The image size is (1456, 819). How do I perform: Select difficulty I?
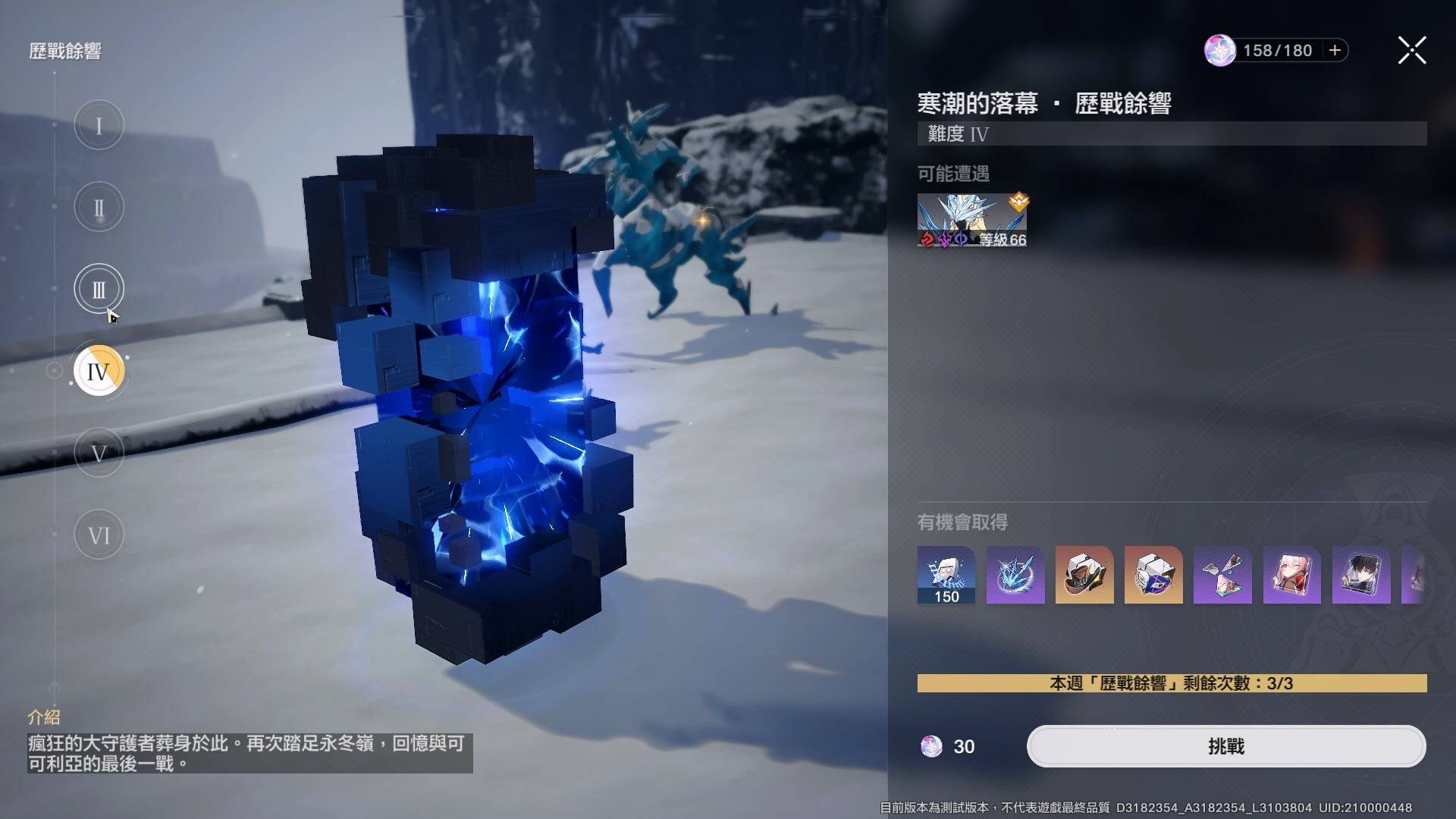99,126
